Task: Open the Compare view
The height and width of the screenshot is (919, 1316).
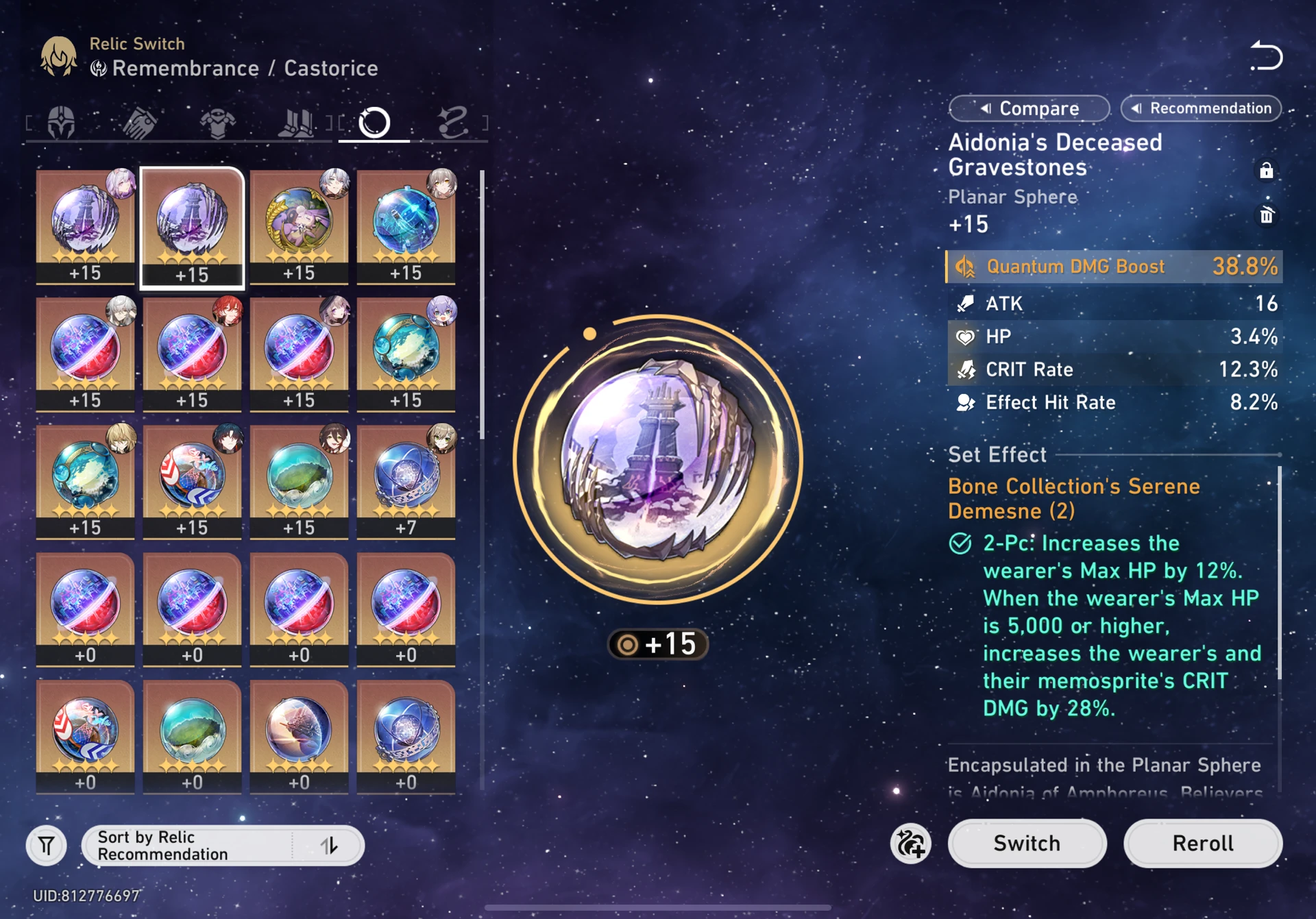Action: 1029,108
